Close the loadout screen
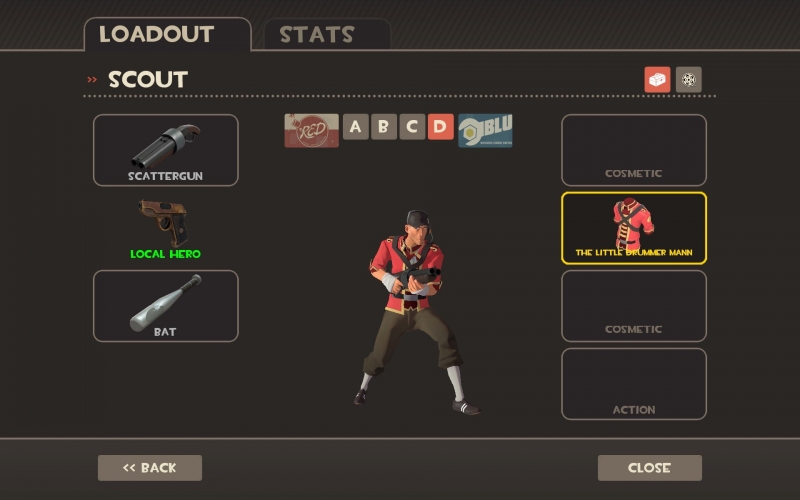 point(650,468)
